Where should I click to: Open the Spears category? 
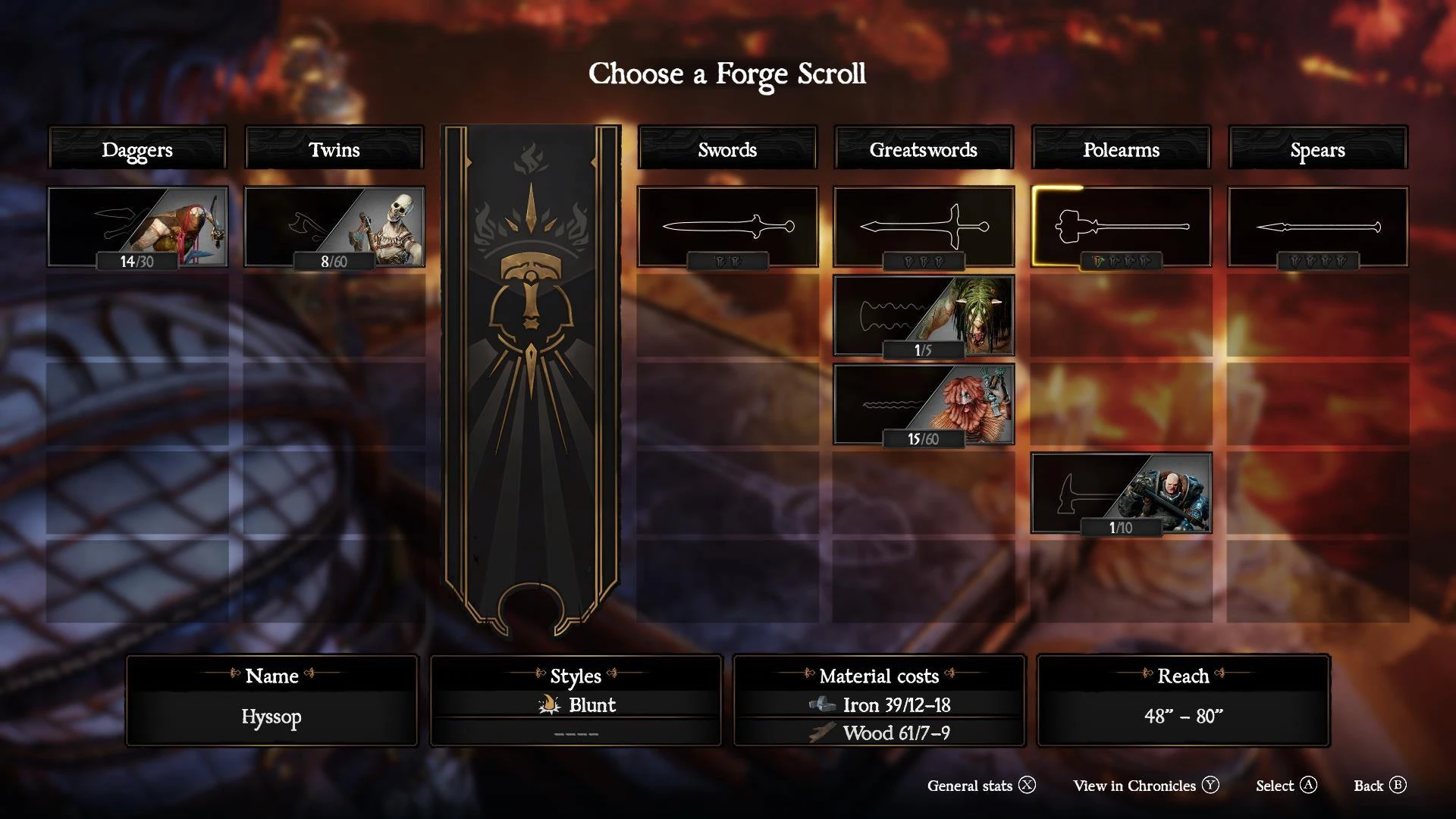[x=1317, y=149]
